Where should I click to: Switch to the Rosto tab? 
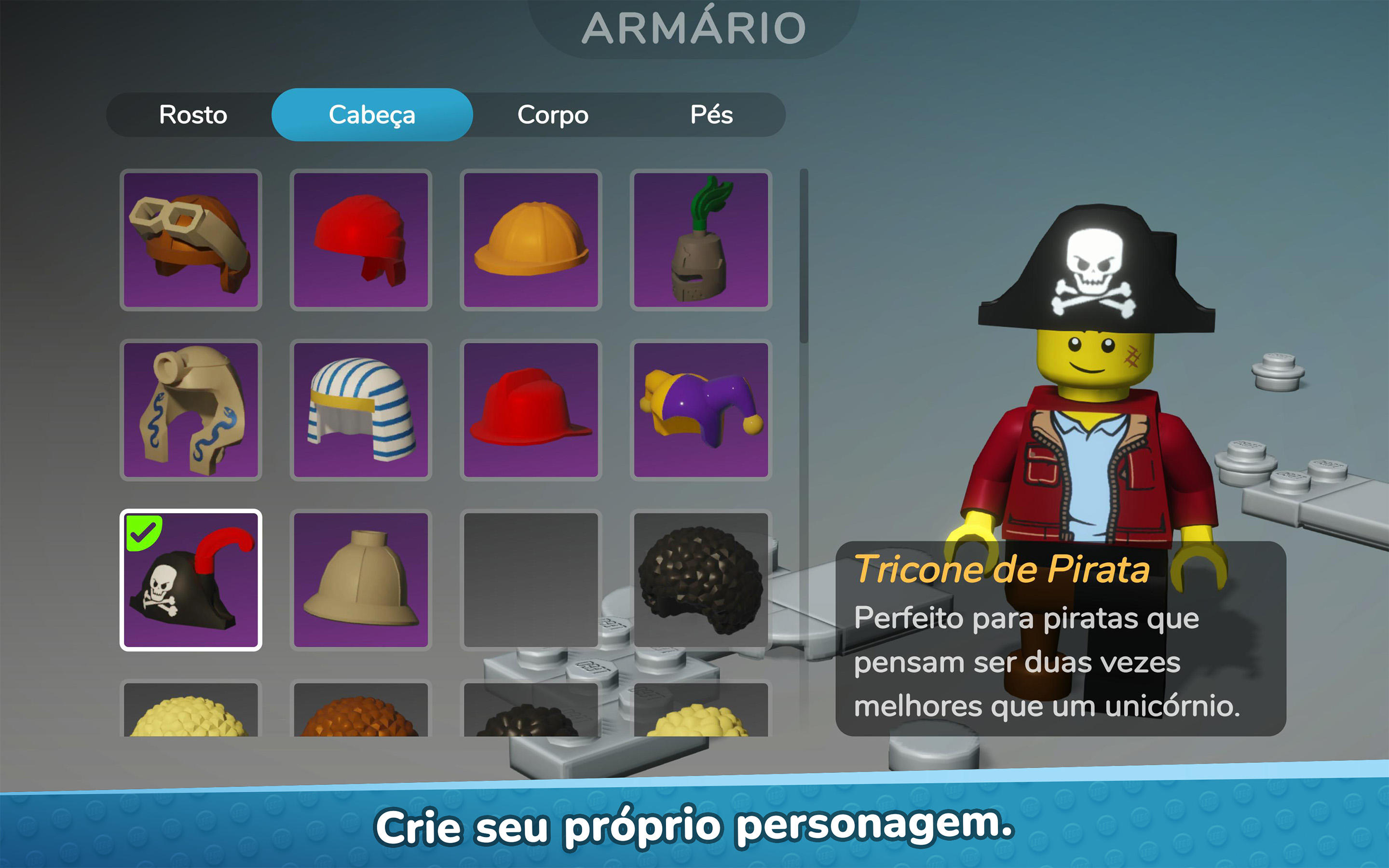(x=193, y=115)
